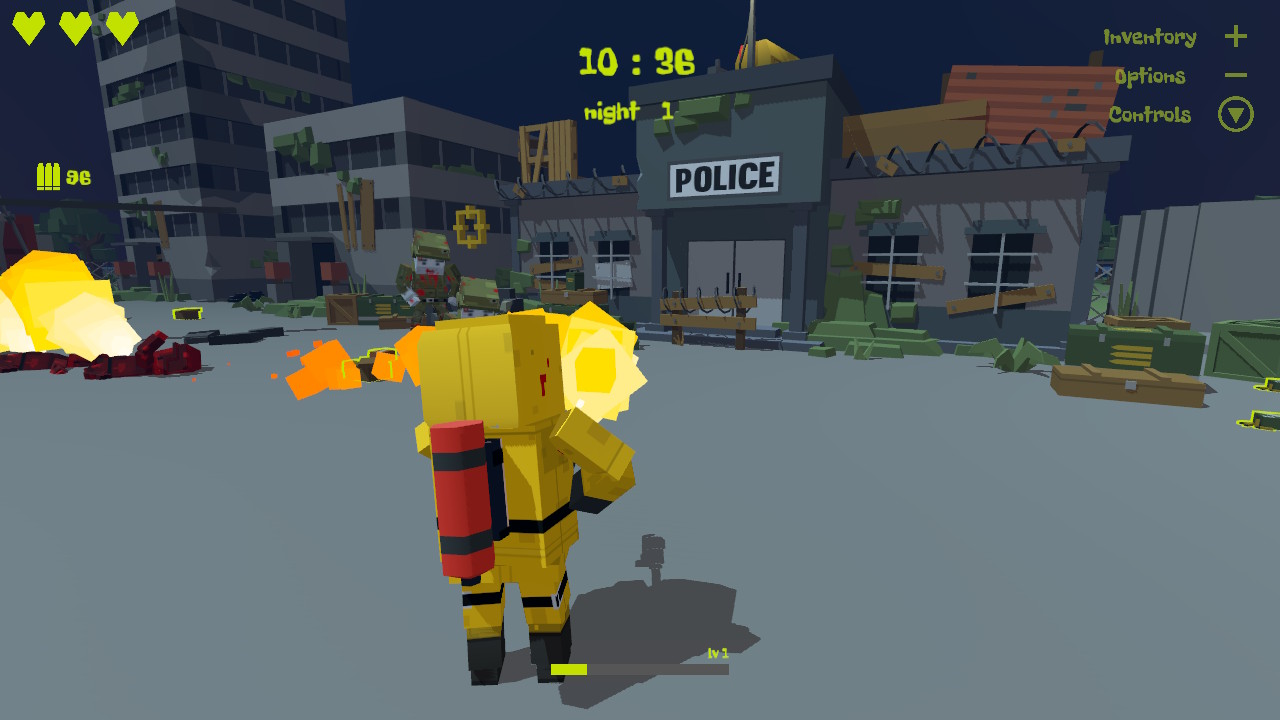Click the Inventory plus icon

[x=1236, y=36]
